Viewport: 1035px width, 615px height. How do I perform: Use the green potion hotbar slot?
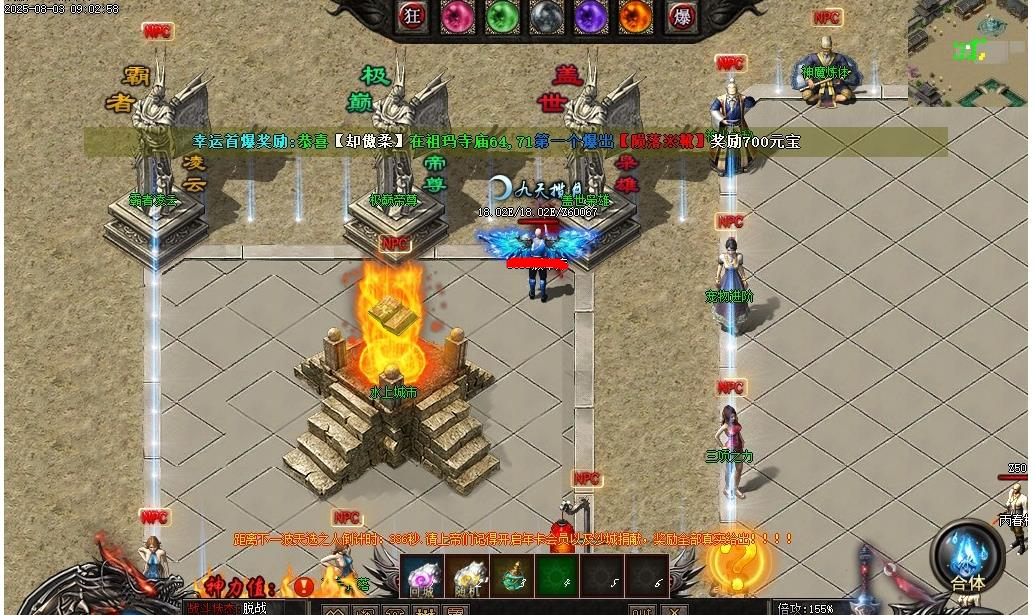click(x=510, y=576)
